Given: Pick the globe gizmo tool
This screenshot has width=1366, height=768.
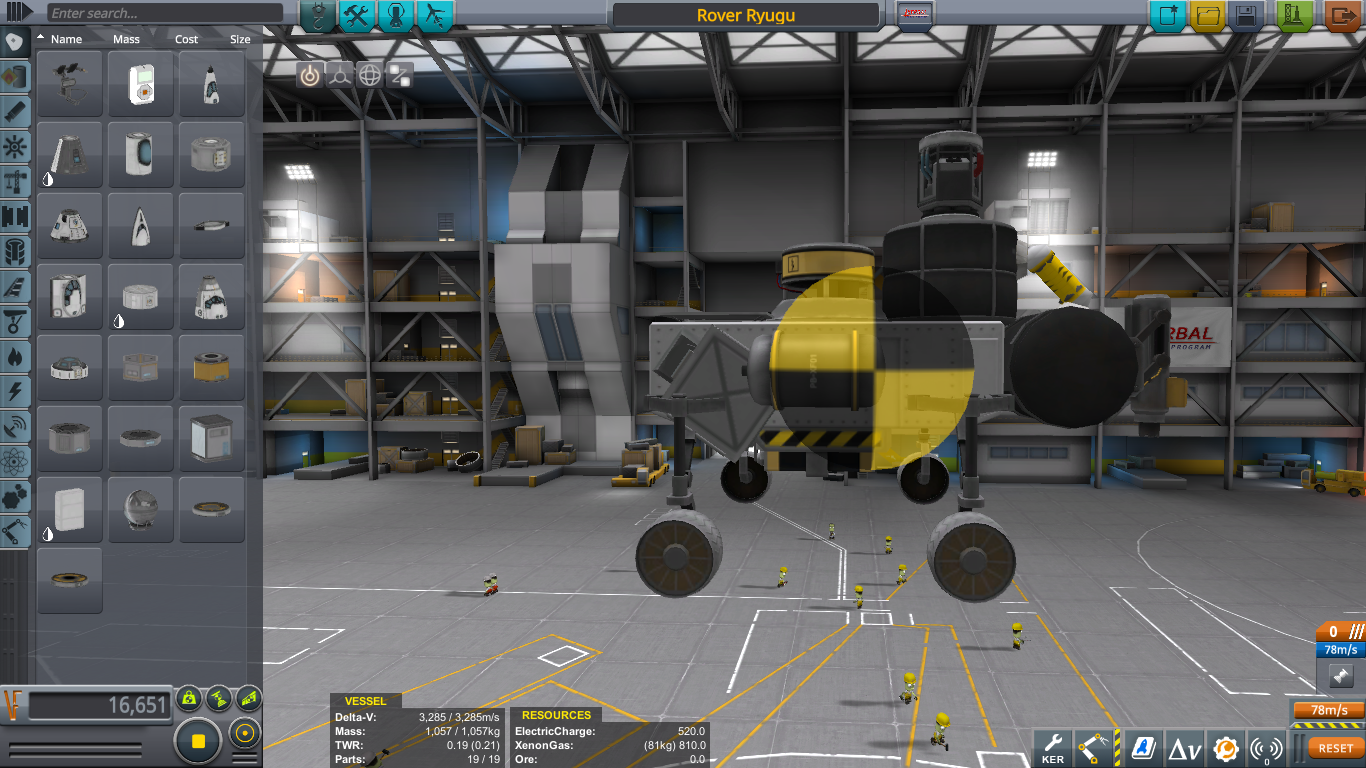Looking at the screenshot, I should 370,75.
